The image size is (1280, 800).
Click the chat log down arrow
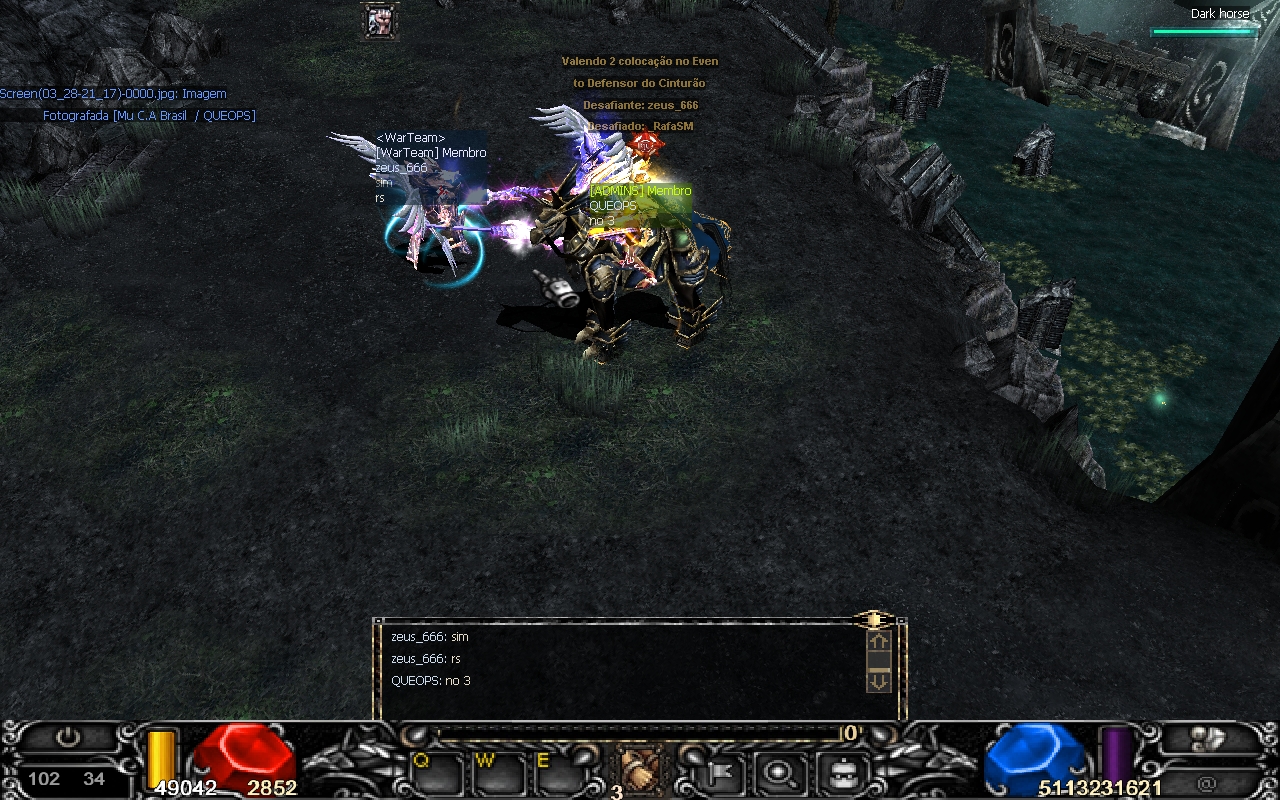878,681
